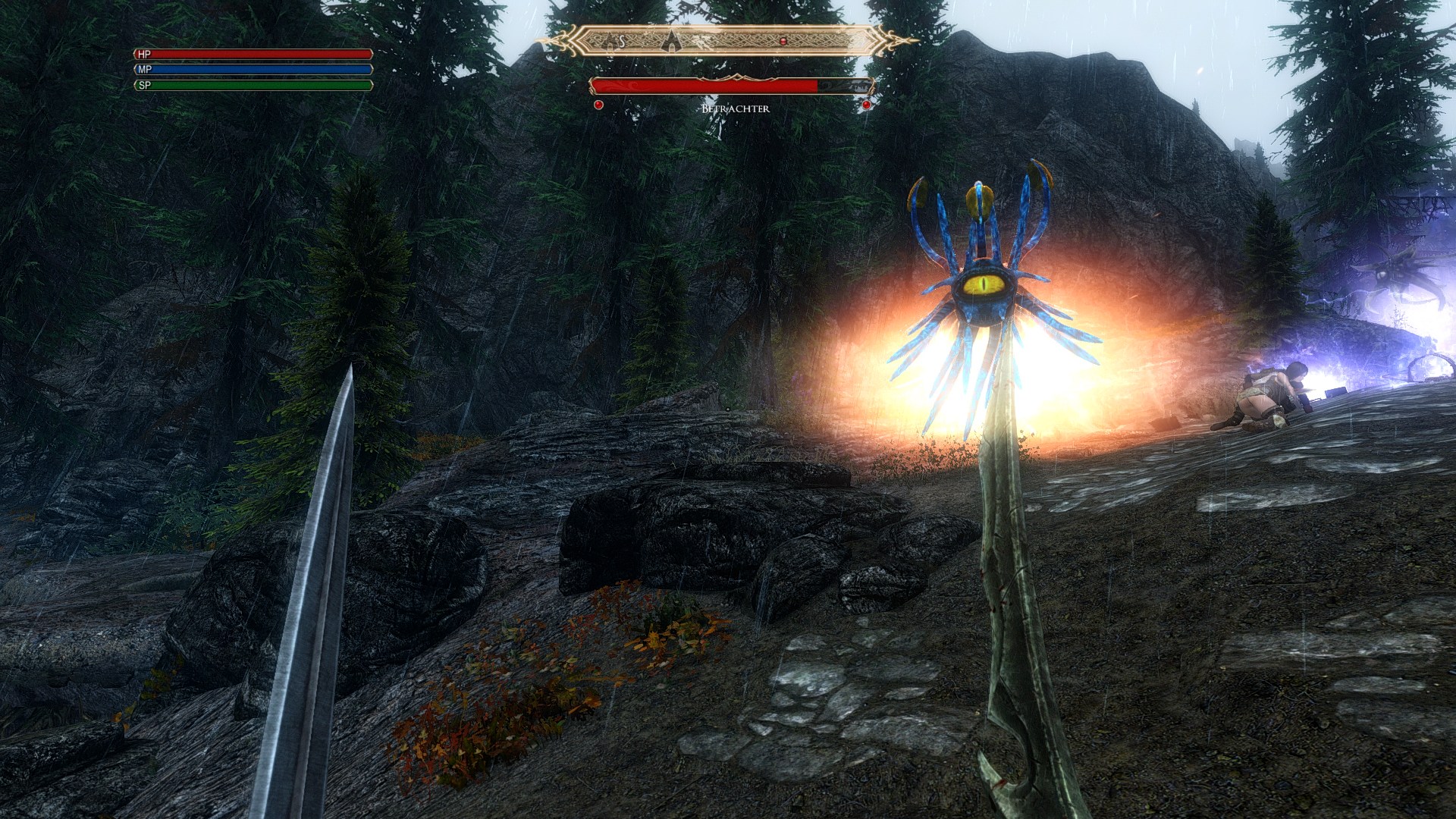Click the red enemy dot on the compass
1456x819 pixels.
click(783, 40)
